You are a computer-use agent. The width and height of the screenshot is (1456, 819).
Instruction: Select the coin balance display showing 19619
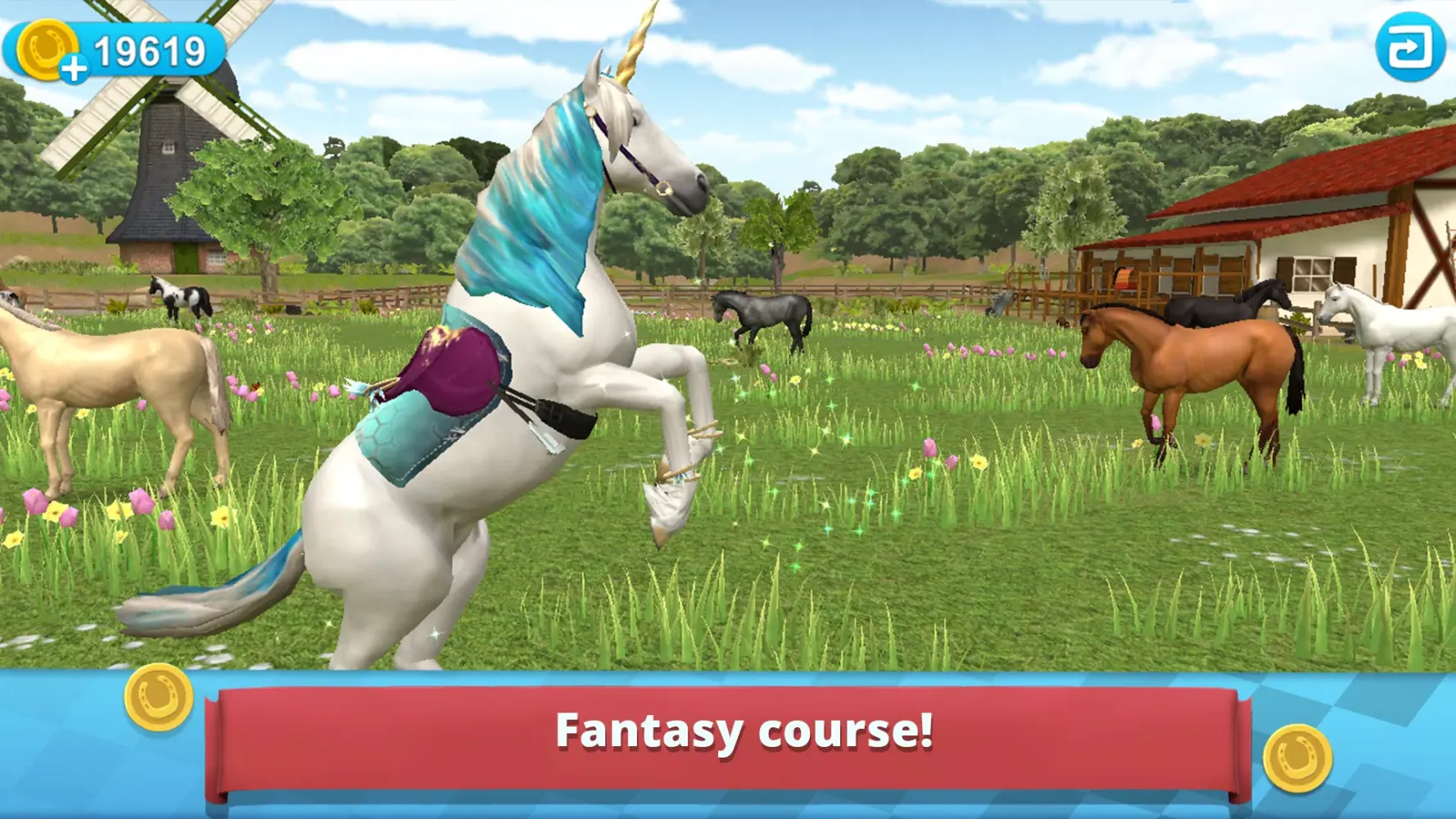point(151,49)
